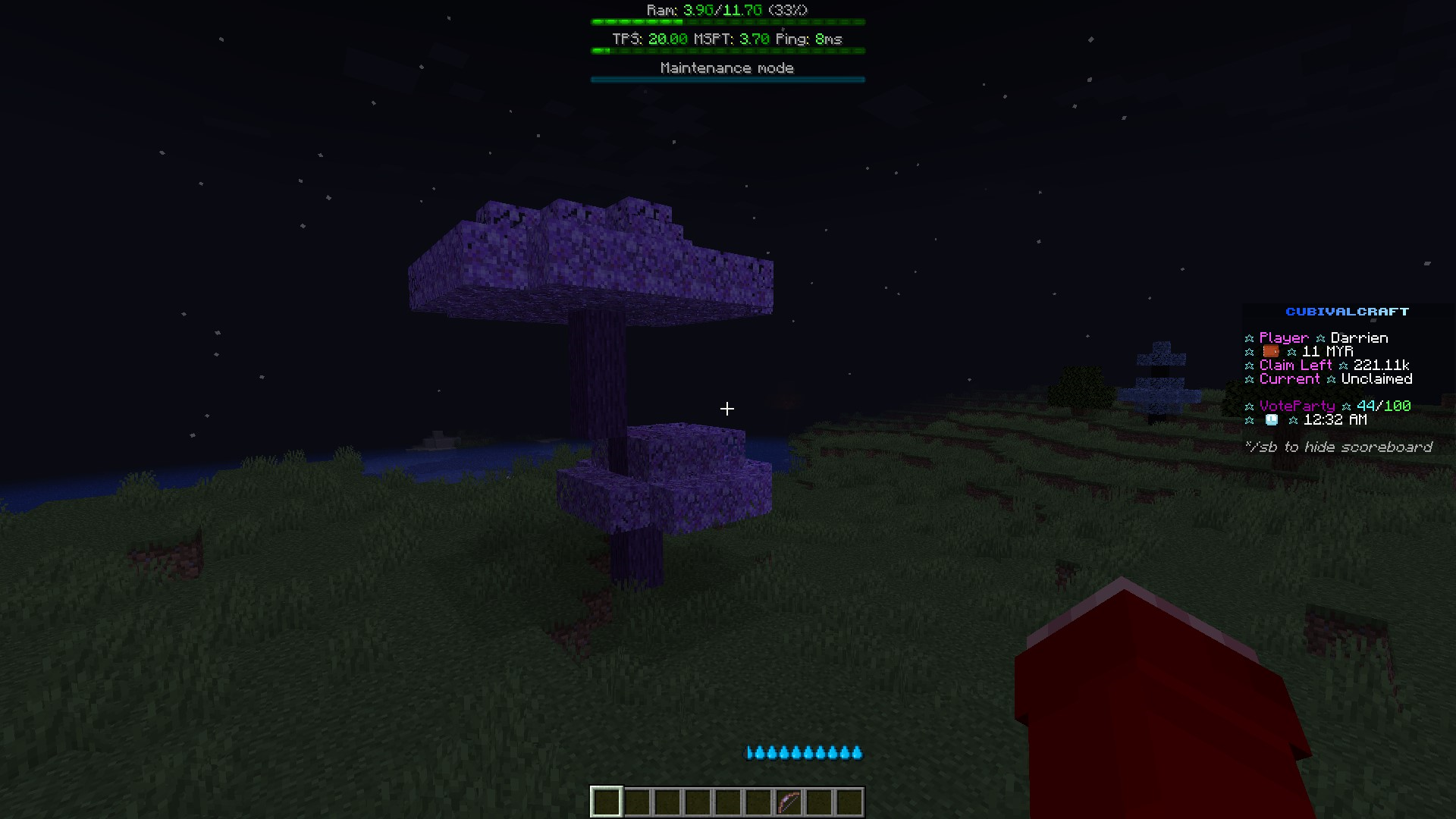Viewport: 1456px width, 819px height.
Task: Click the 11 MYR balance text
Action: [x=1327, y=352]
